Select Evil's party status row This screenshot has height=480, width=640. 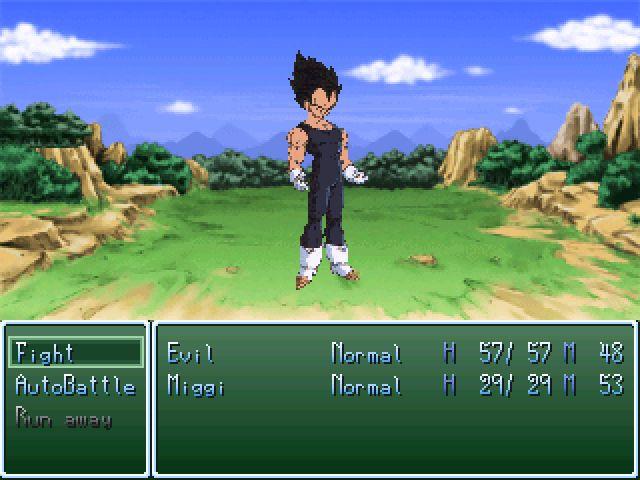point(394,353)
